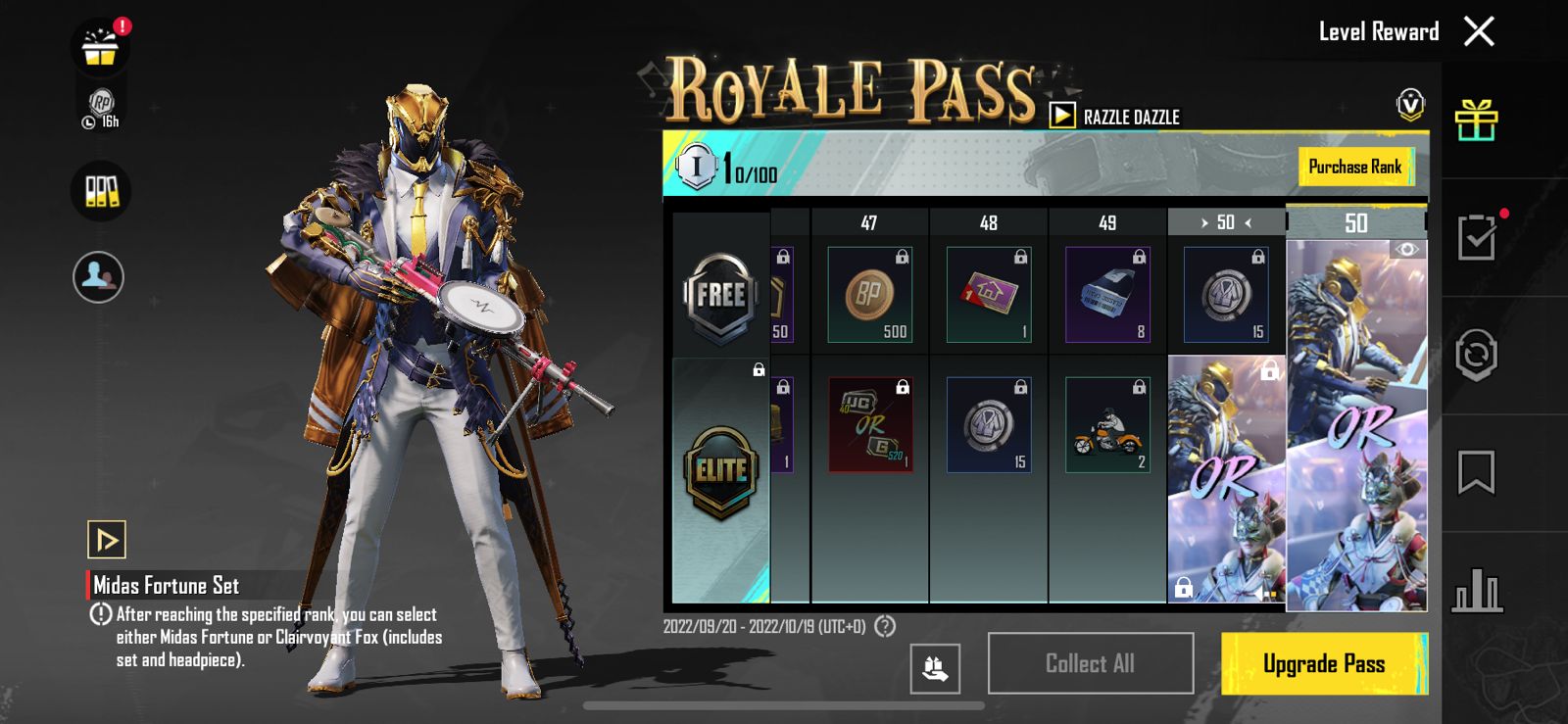Toggle the eye preview on rank 50 reward
Image resolution: width=1568 pixels, height=724 pixels.
(1408, 249)
